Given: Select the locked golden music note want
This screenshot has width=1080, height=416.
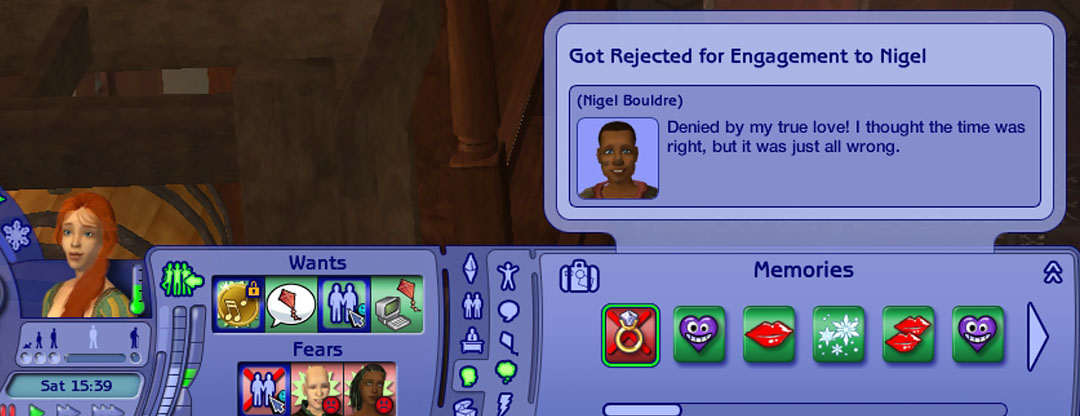Looking at the screenshot, I should [x=238, y=304].
